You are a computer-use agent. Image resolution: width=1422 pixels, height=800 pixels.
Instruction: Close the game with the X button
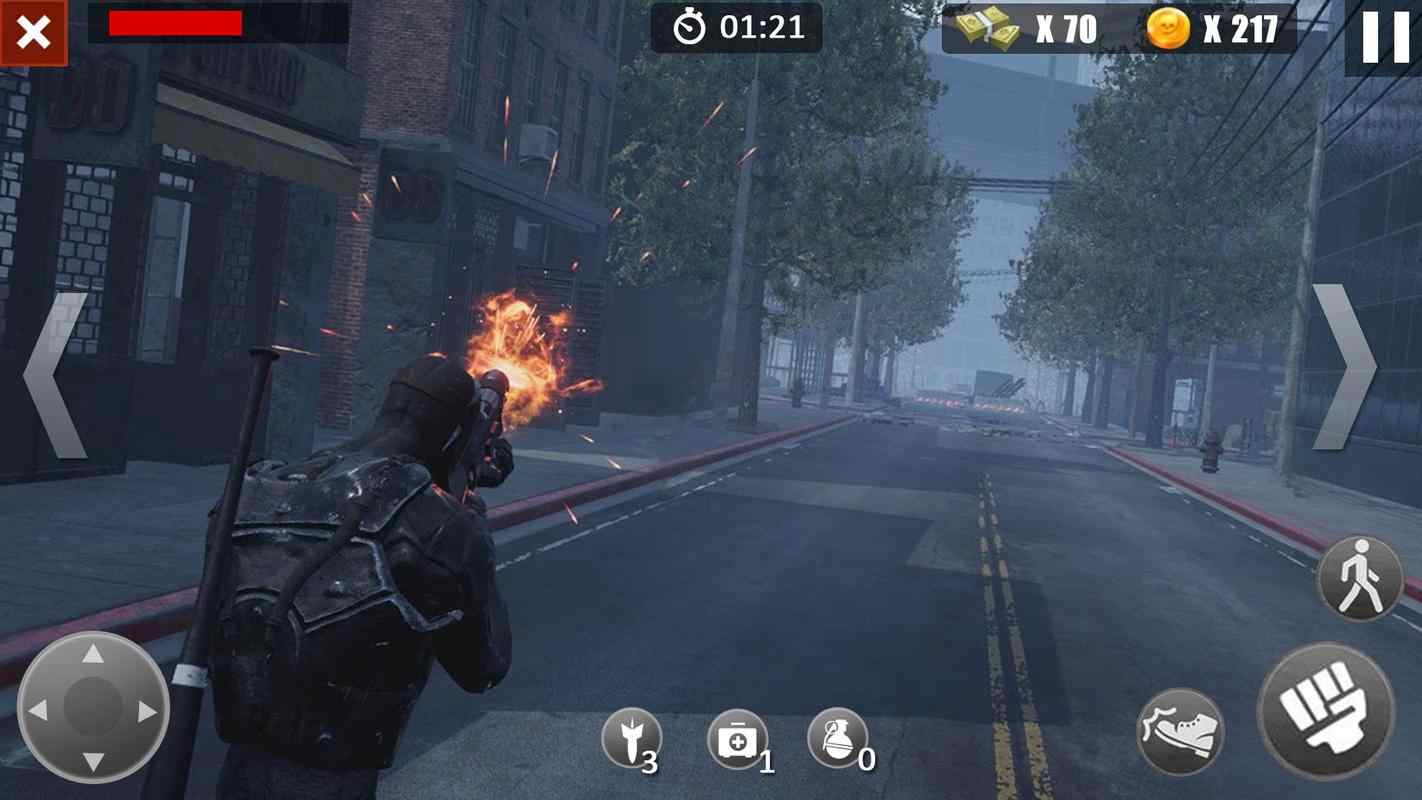pyautogui.click(x=33, y=32)
